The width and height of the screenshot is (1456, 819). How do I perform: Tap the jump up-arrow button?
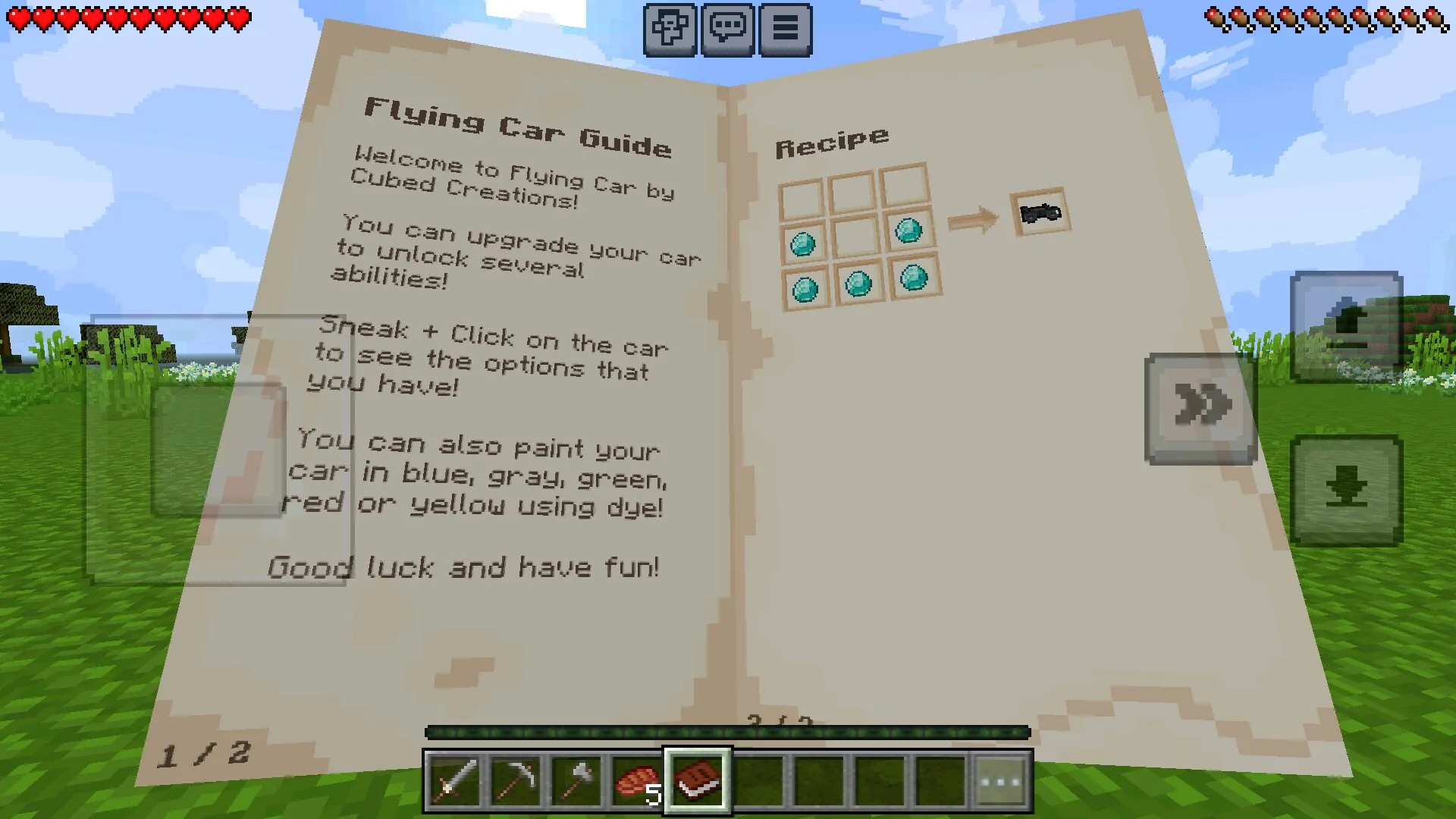[x=1347, y=327]
